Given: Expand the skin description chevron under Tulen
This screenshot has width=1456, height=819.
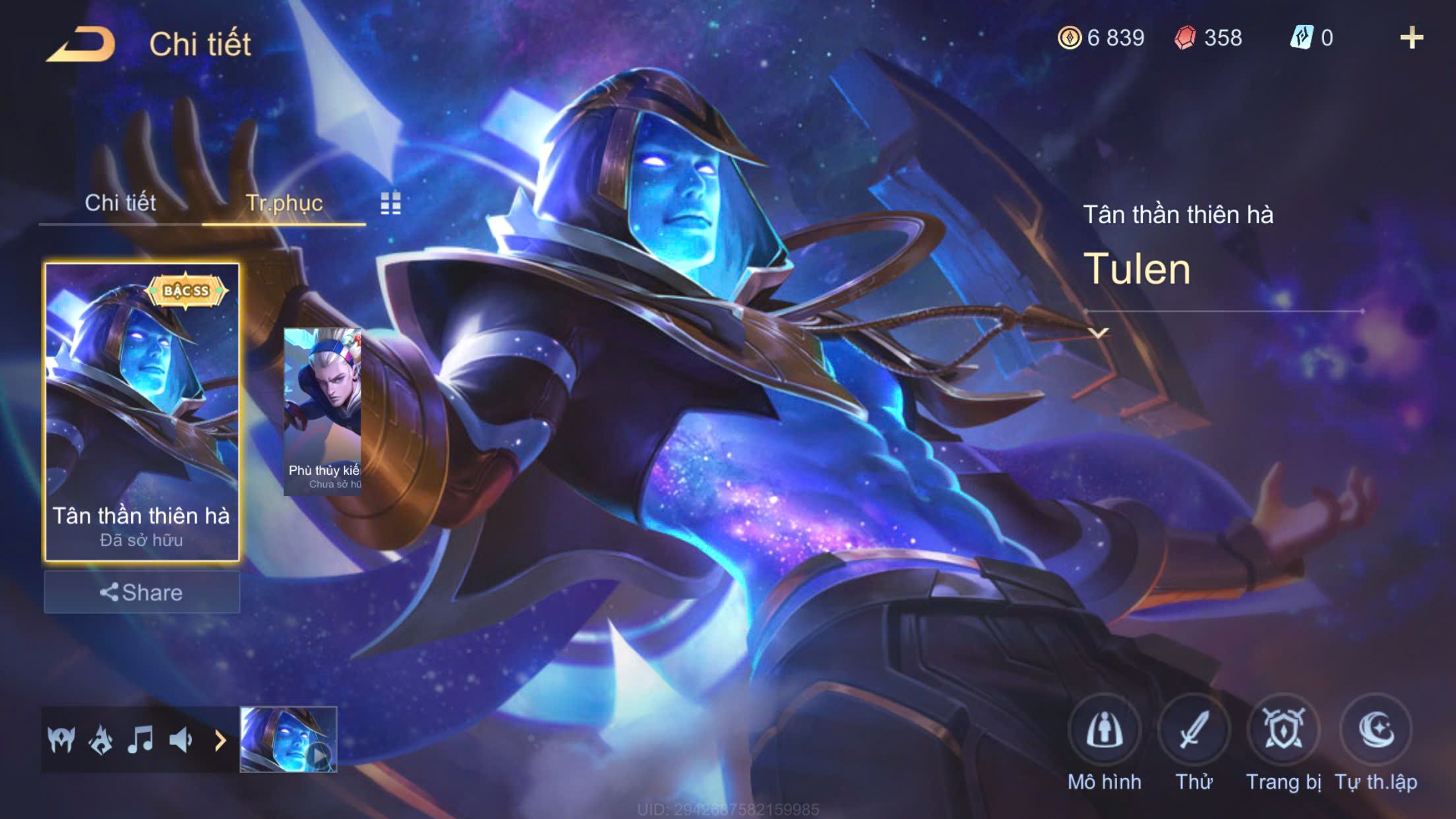Looking at the screenshot, I should point(1098,333).
